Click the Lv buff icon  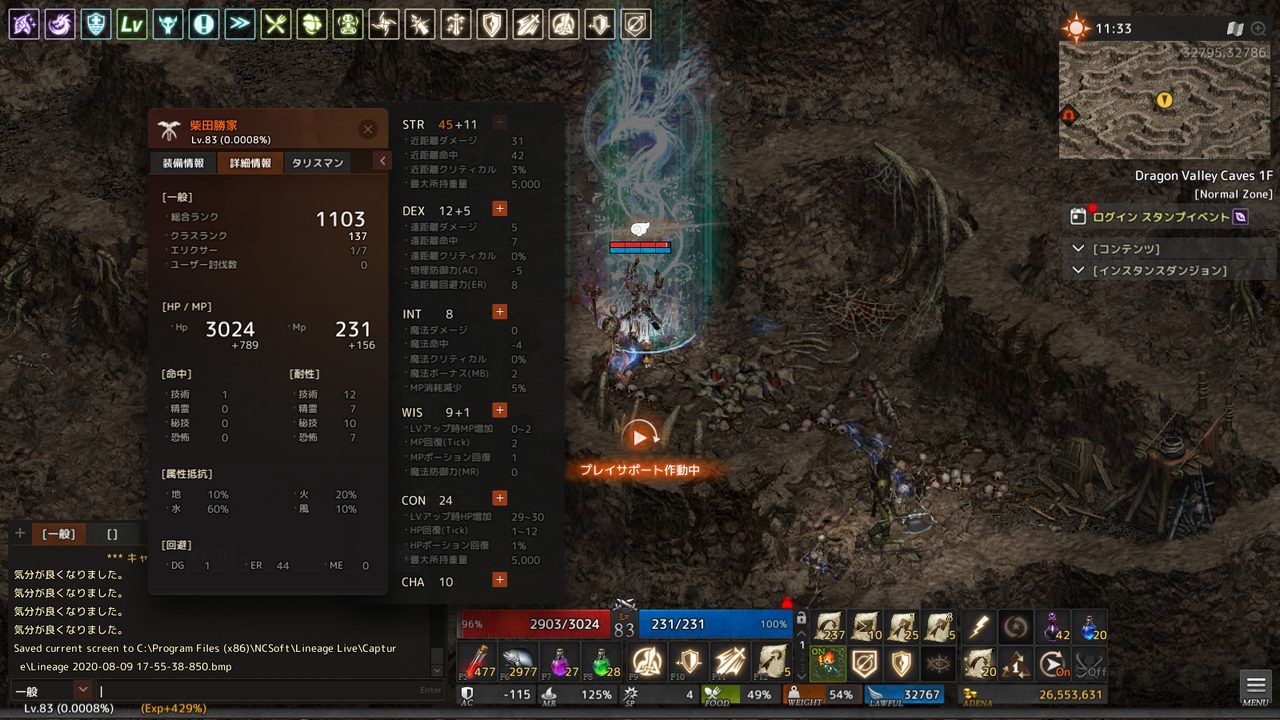point(132,24)
